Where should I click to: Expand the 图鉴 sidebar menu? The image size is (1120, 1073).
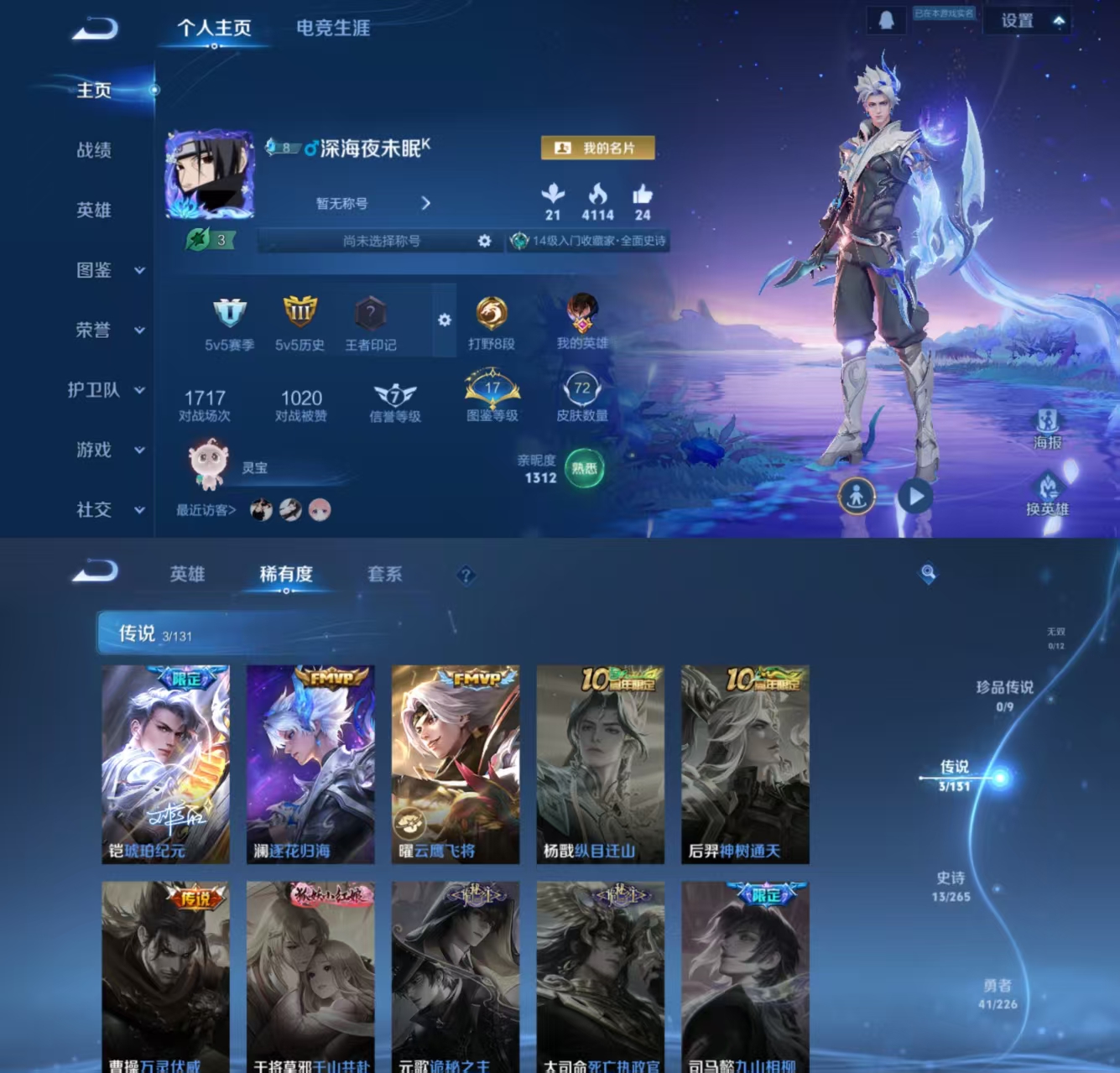coord(109,270)
